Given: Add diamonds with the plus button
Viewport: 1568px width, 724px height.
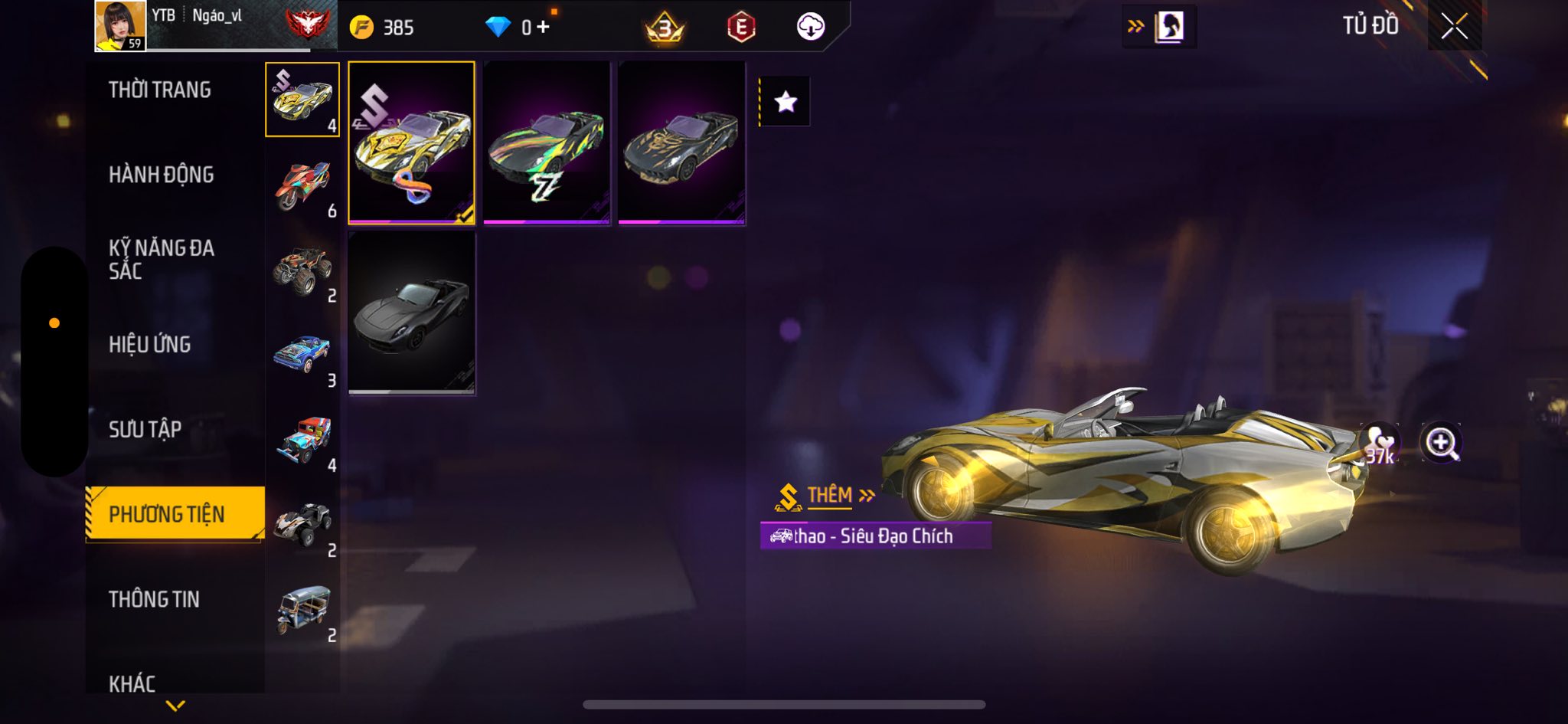Looking at the screenshot, I should (543, 28).
